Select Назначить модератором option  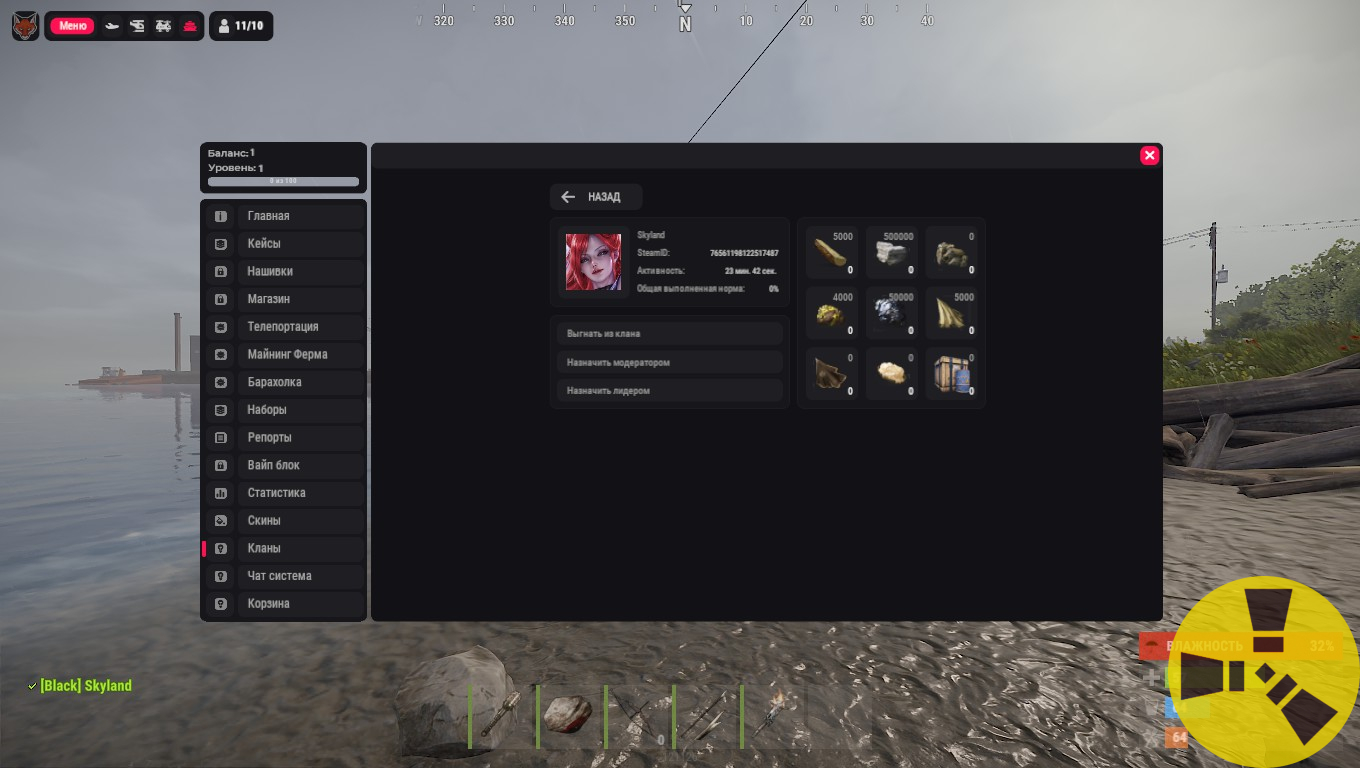coord(669,362)
